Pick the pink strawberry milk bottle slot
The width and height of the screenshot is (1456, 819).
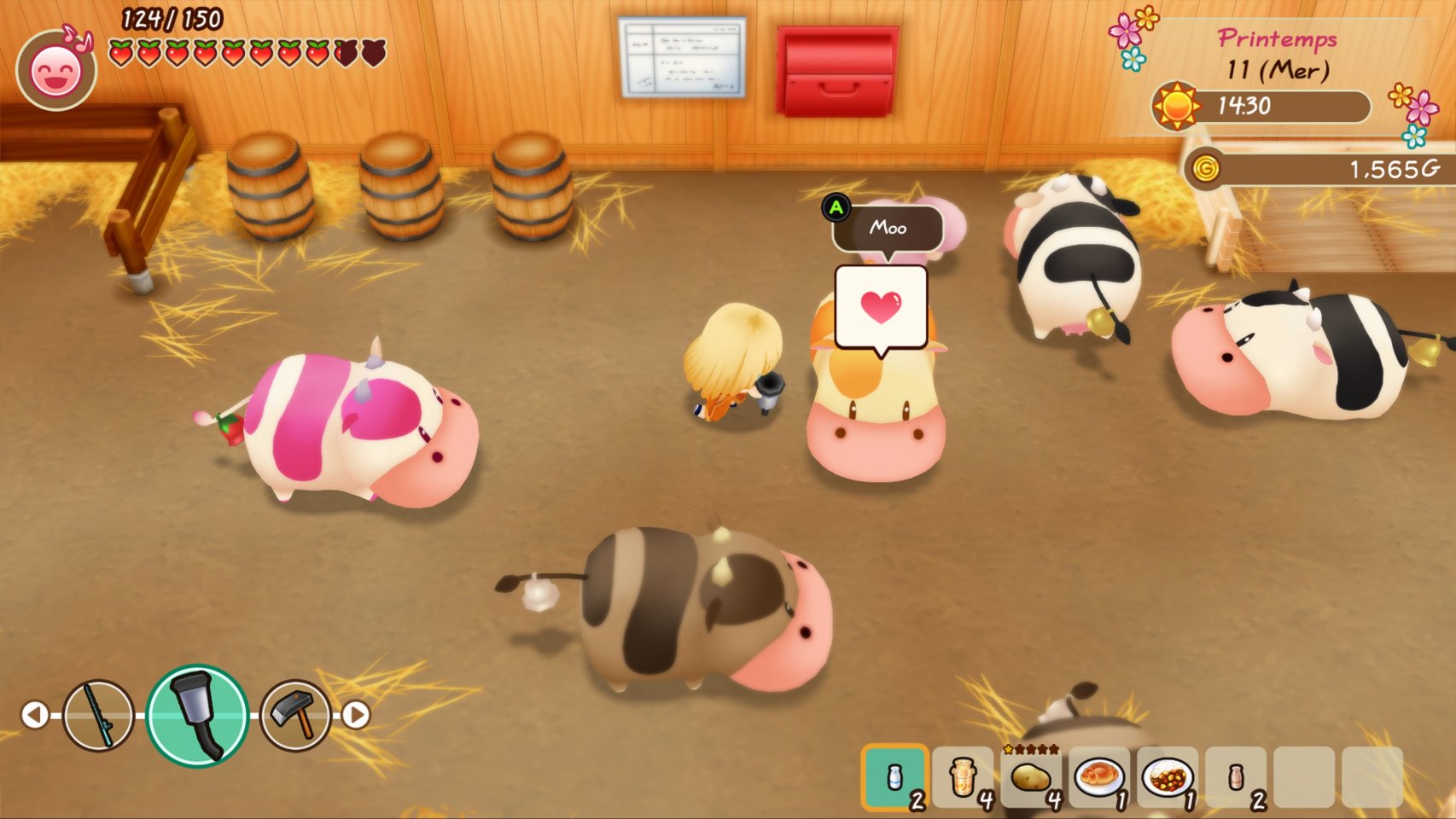1236,777
